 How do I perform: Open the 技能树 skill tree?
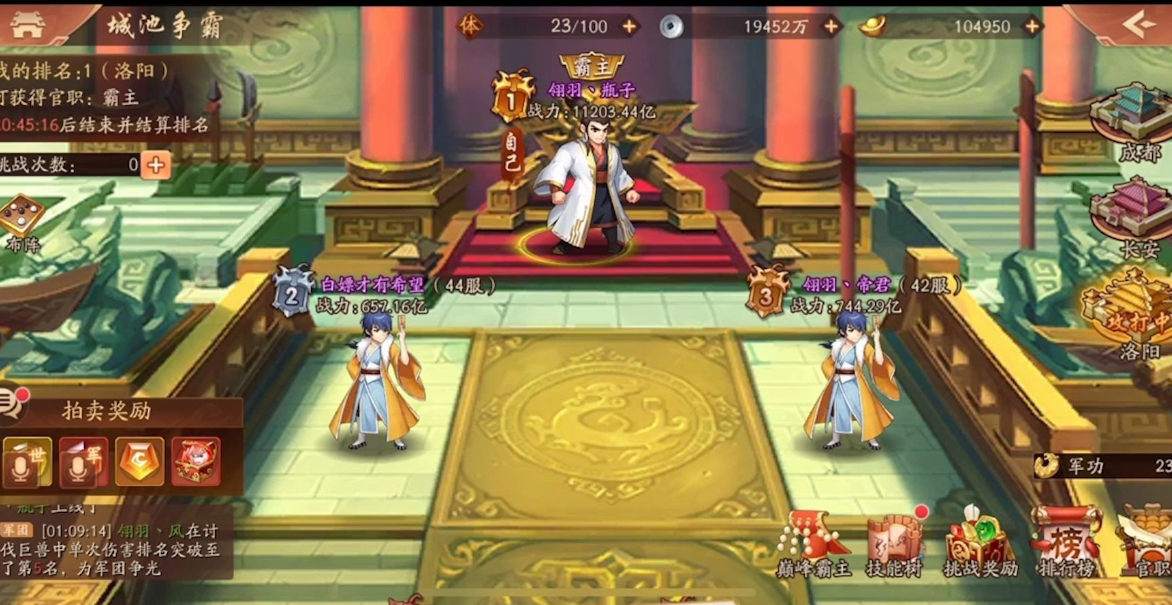pyautogui.click(x=895, y=544)
